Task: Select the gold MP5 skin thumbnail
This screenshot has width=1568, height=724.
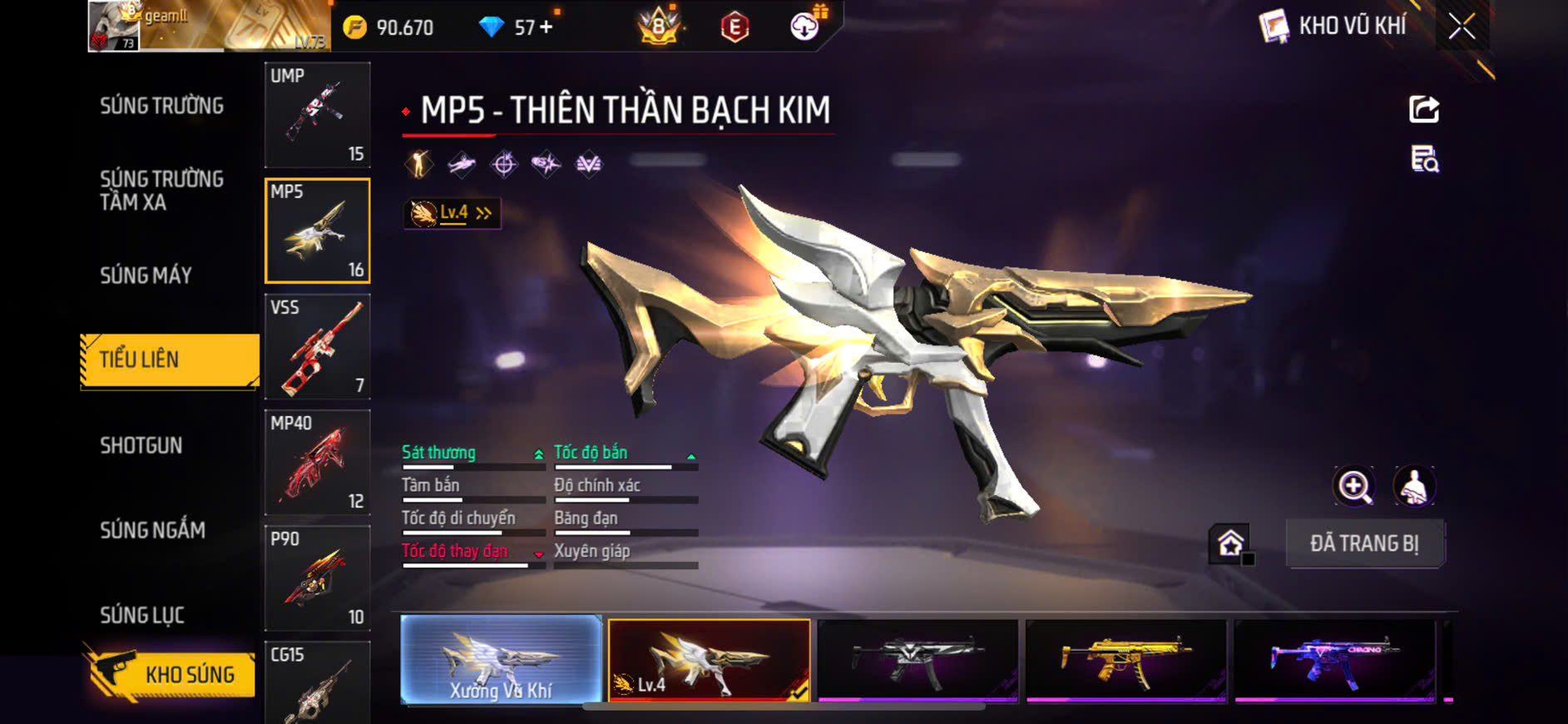Action: click(x=1125, y=660)
